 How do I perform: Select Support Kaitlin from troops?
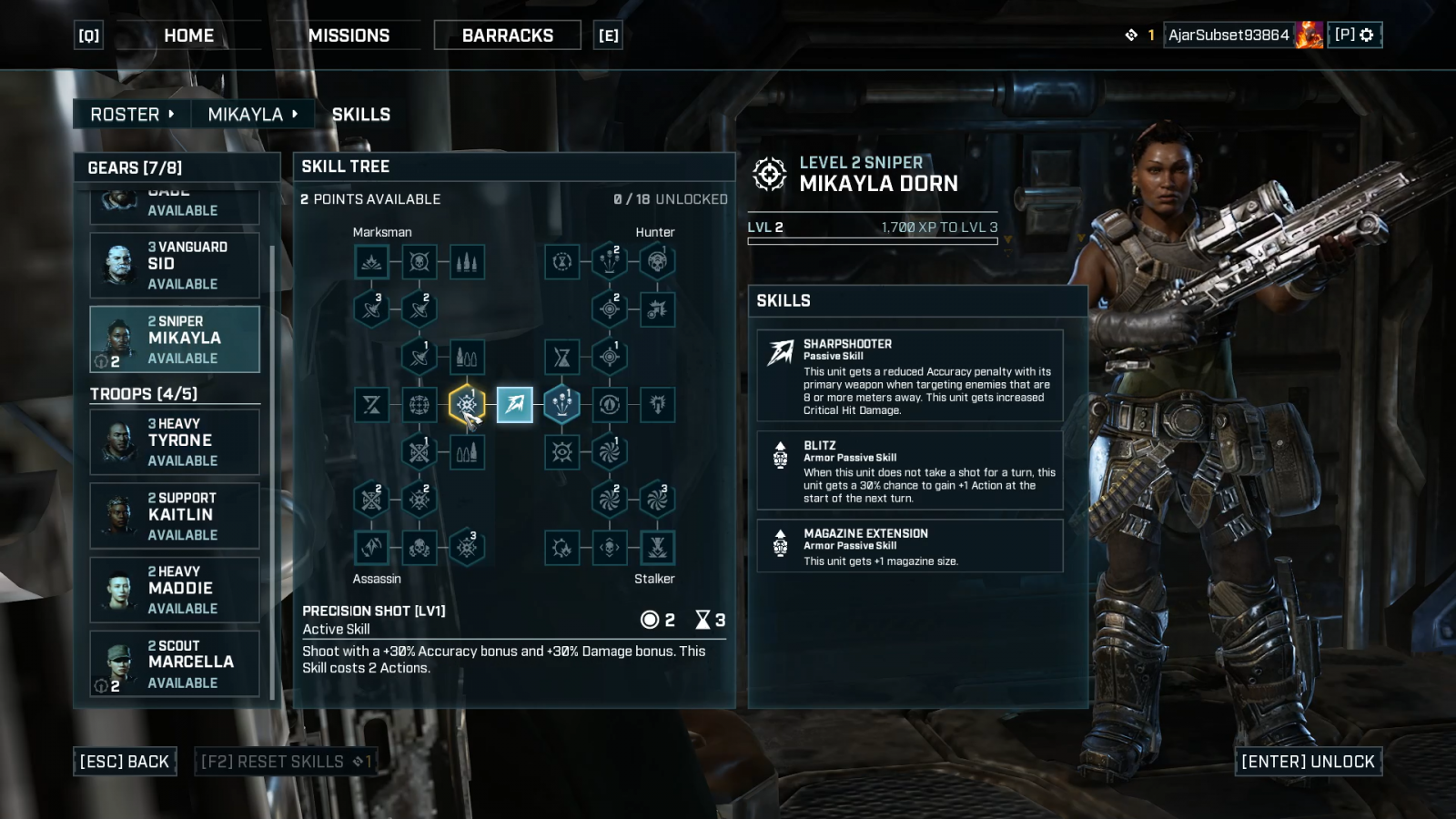coord(175,516)
